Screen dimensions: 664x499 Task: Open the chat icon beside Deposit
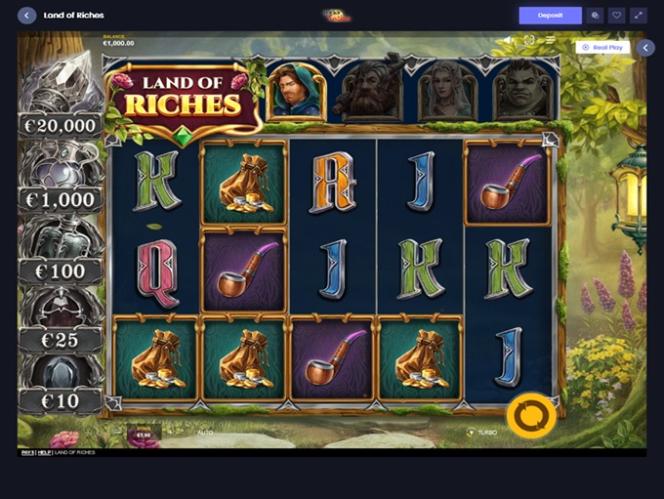coord(596,16)
